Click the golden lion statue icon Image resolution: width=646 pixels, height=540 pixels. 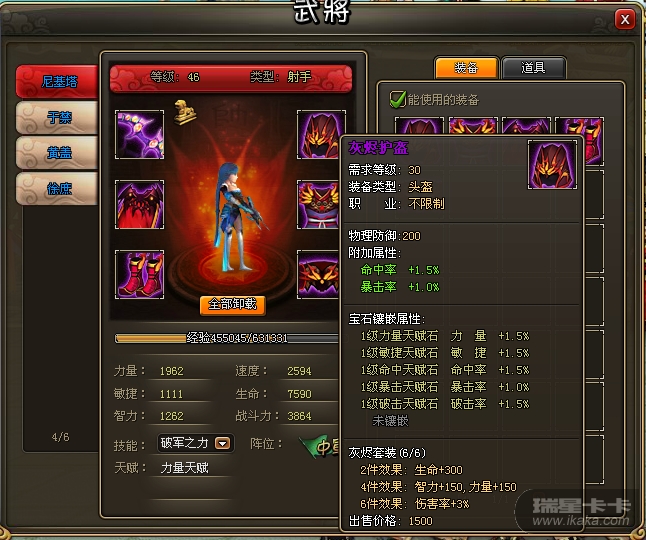185,111
